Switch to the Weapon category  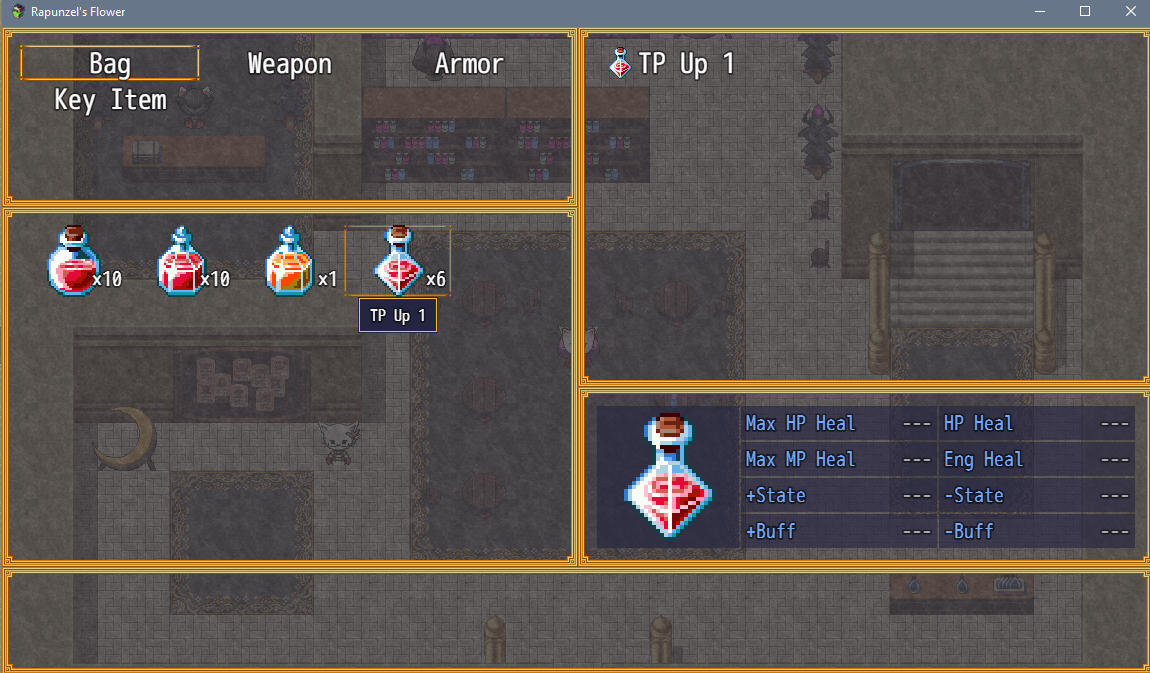click(x=289, y=64)
